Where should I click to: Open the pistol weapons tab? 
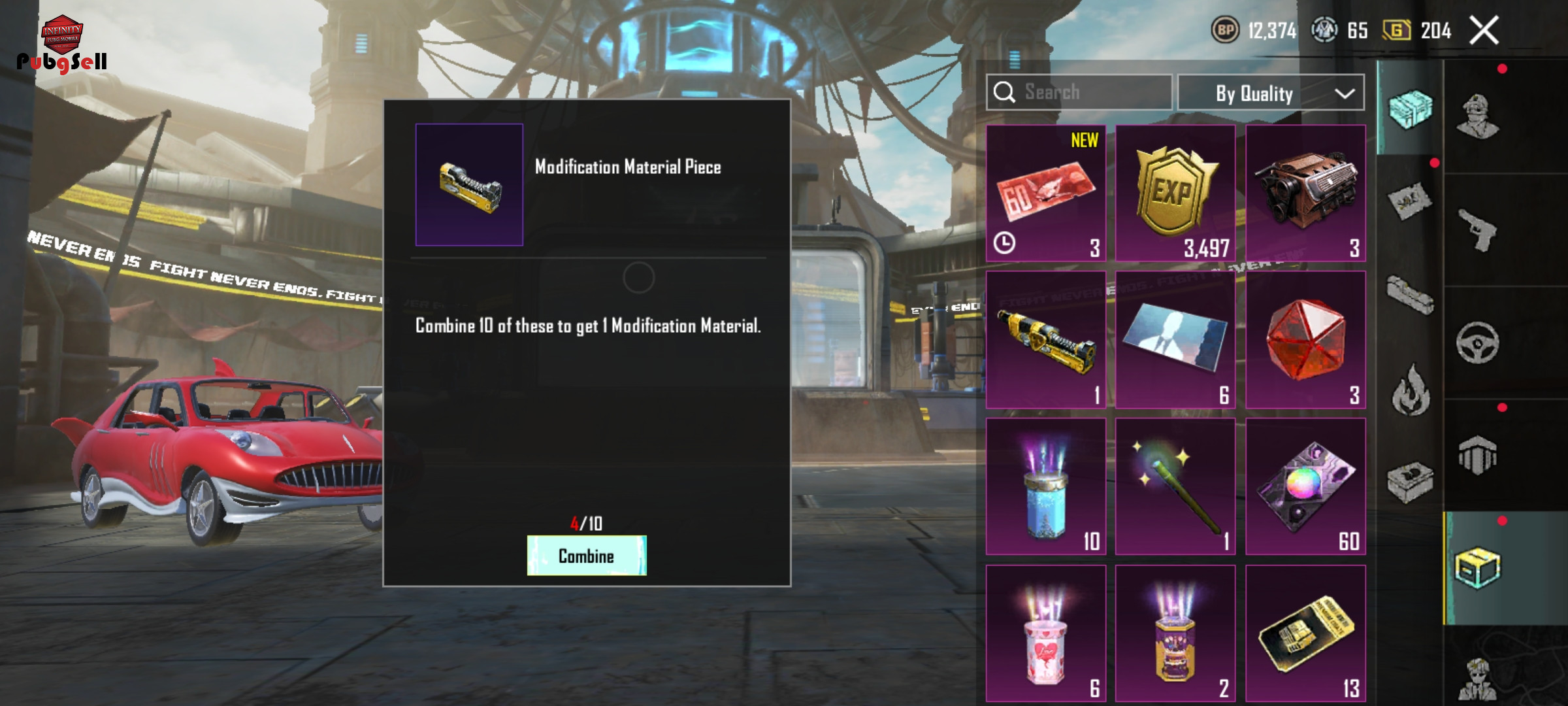click(1477, 229)
